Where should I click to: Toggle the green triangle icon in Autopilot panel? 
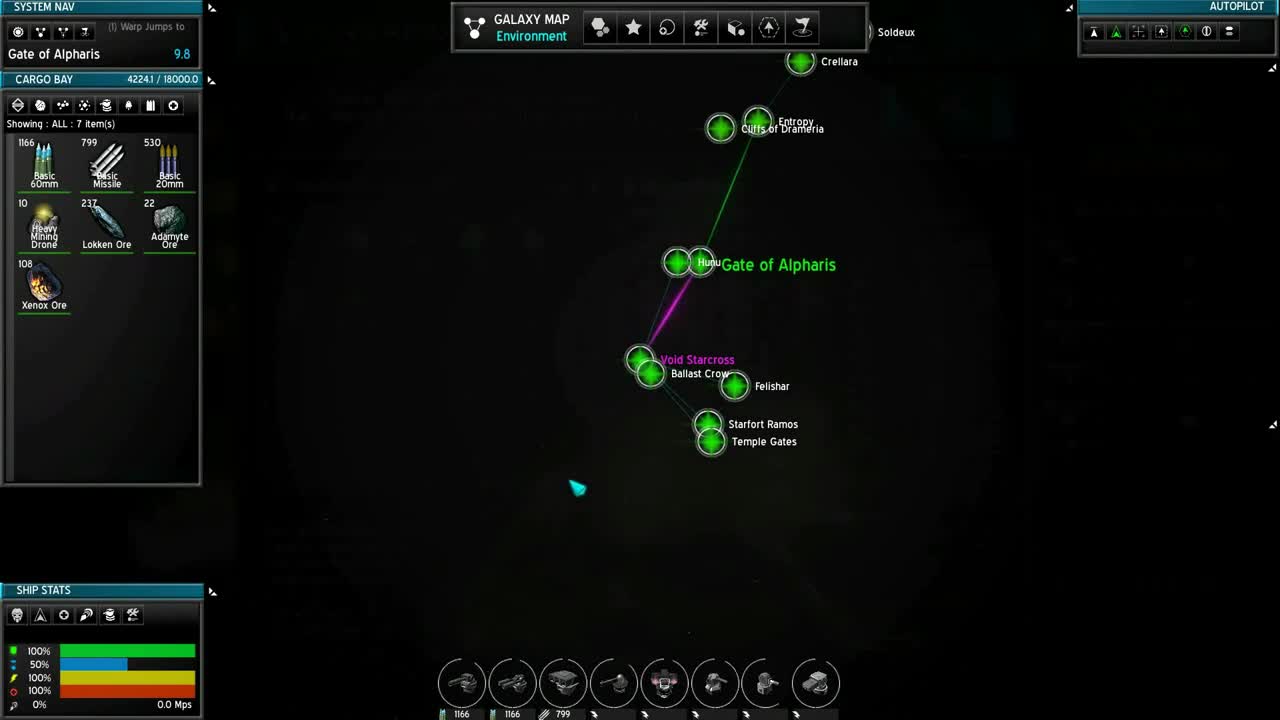tap(1116, 32)
